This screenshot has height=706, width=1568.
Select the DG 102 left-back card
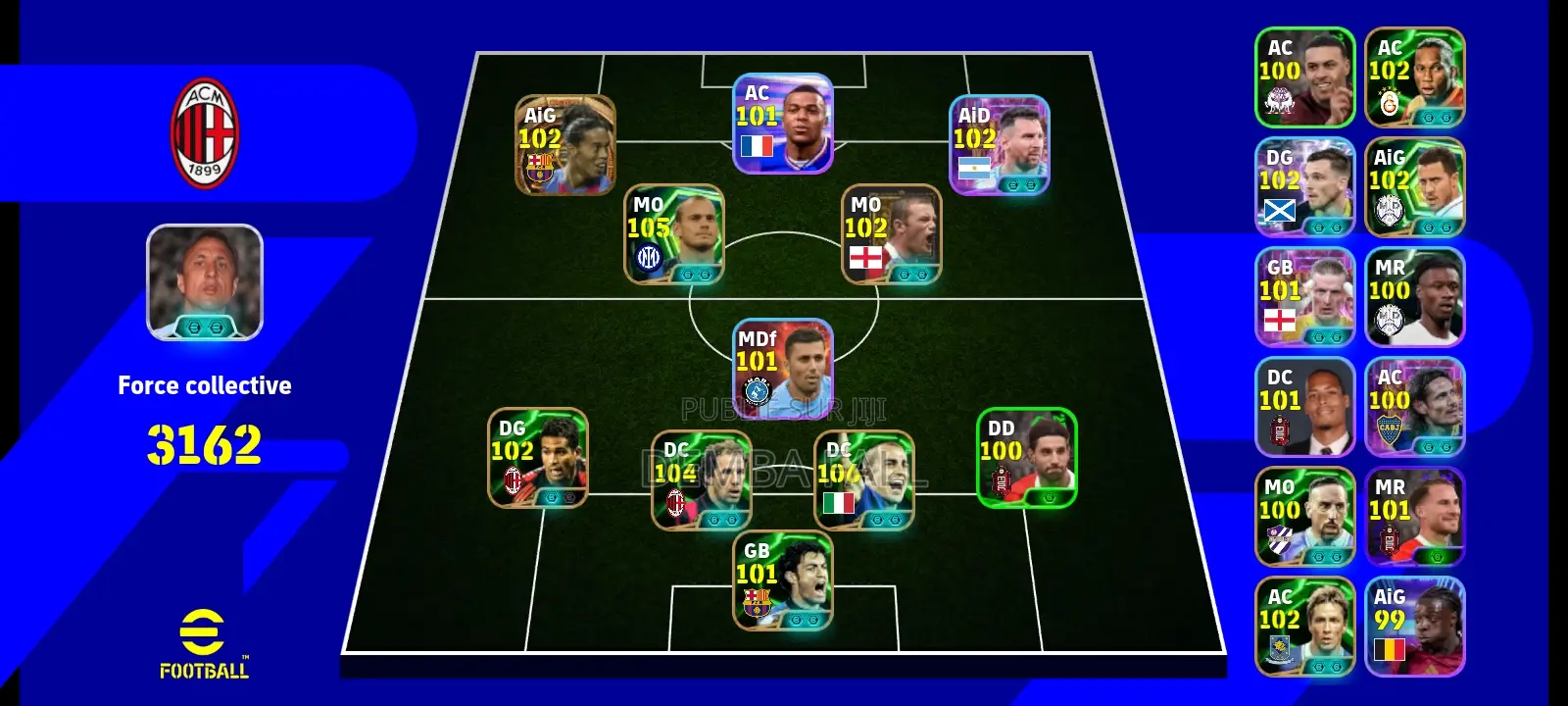coord(537,459)
